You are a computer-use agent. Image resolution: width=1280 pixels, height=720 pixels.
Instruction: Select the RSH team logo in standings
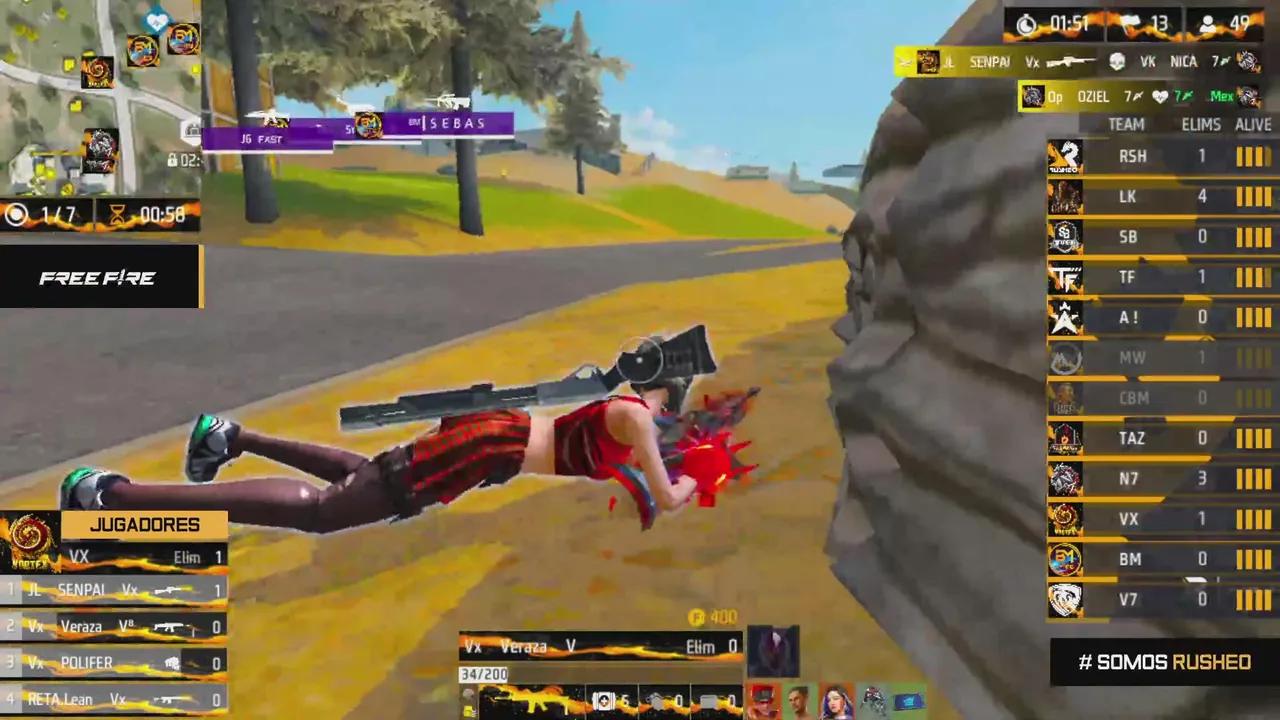[x=1065, y=156]
